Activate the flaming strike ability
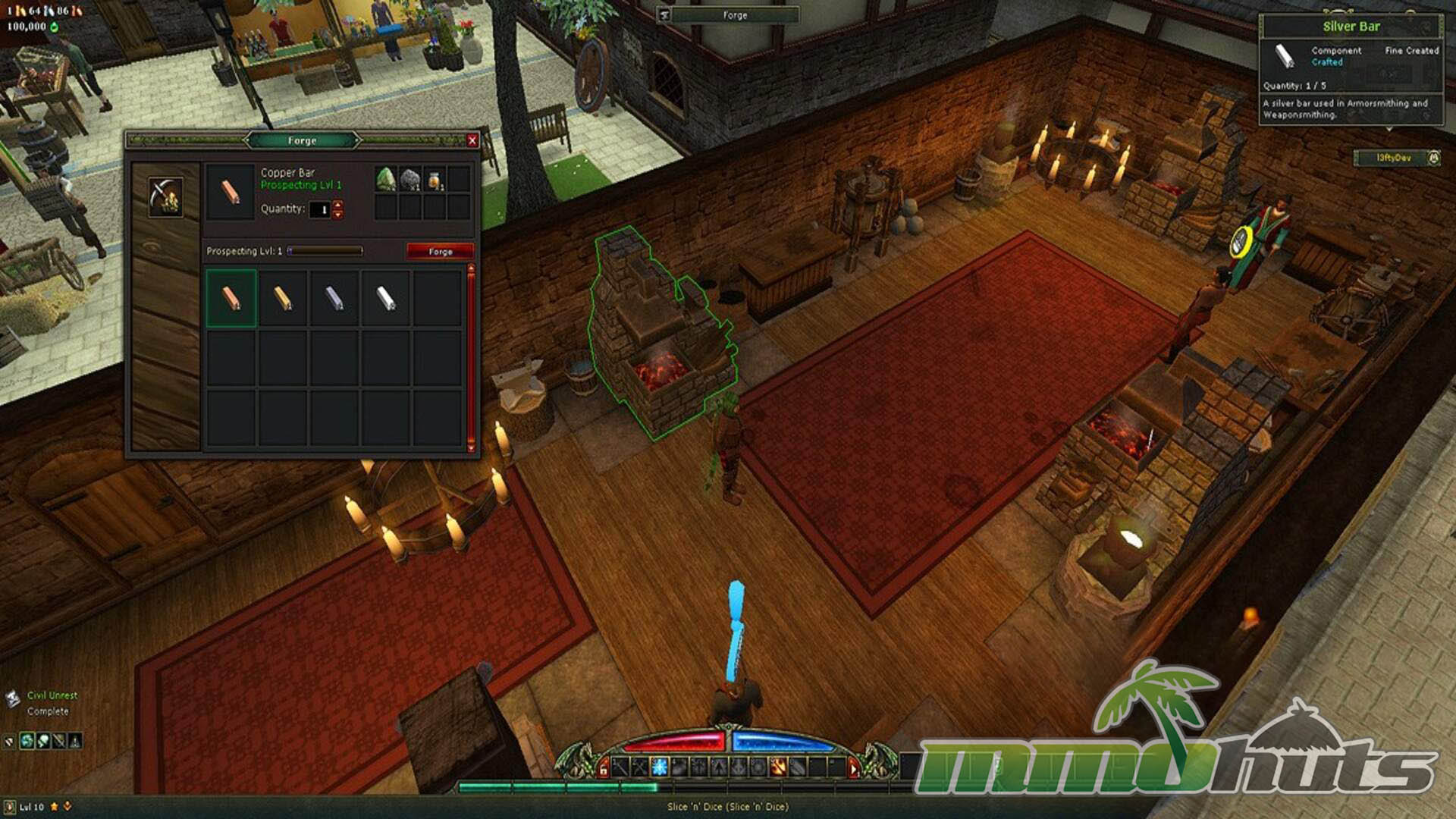Viewport: 1456px width, 819px height. tap(778, 767)
